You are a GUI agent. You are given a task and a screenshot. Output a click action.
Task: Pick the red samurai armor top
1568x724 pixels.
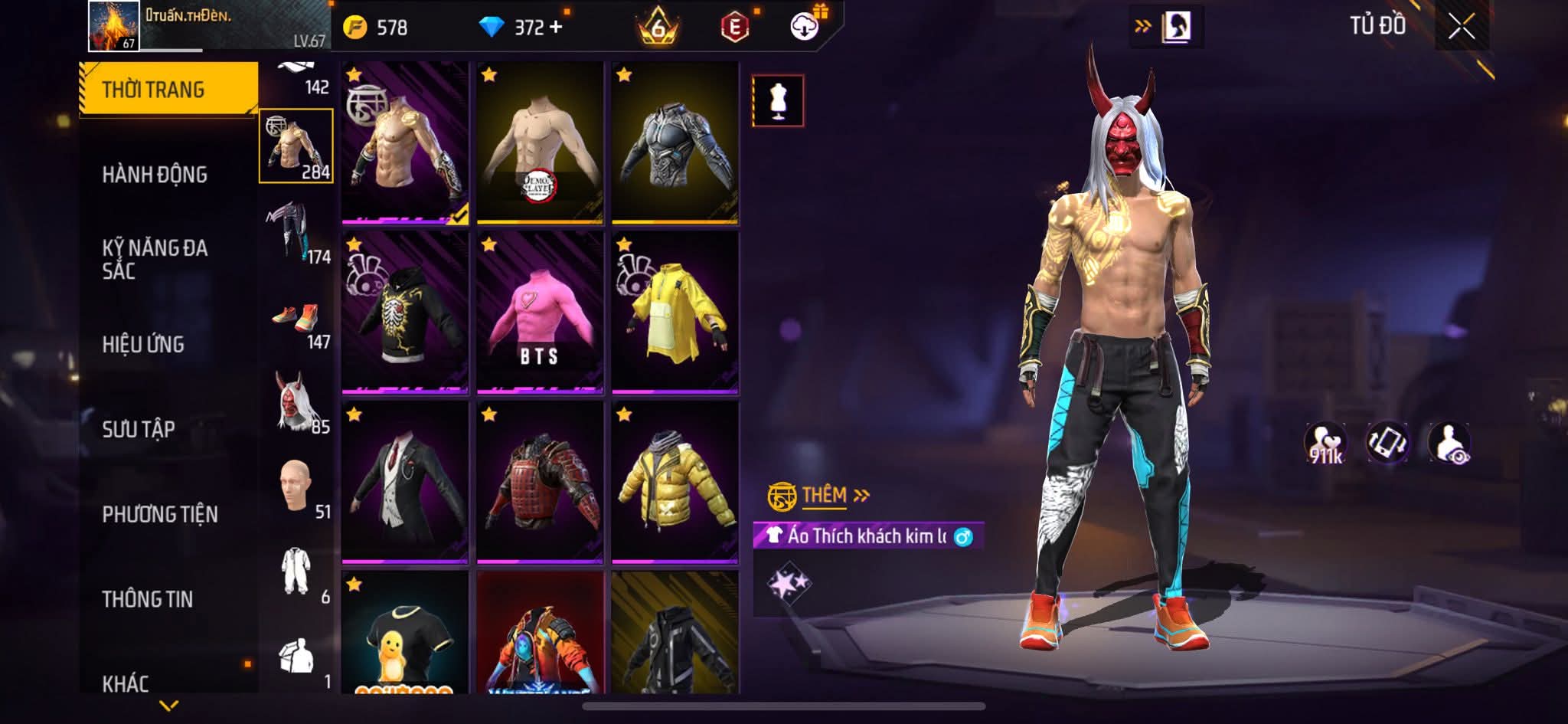click(x=540, y=483)
